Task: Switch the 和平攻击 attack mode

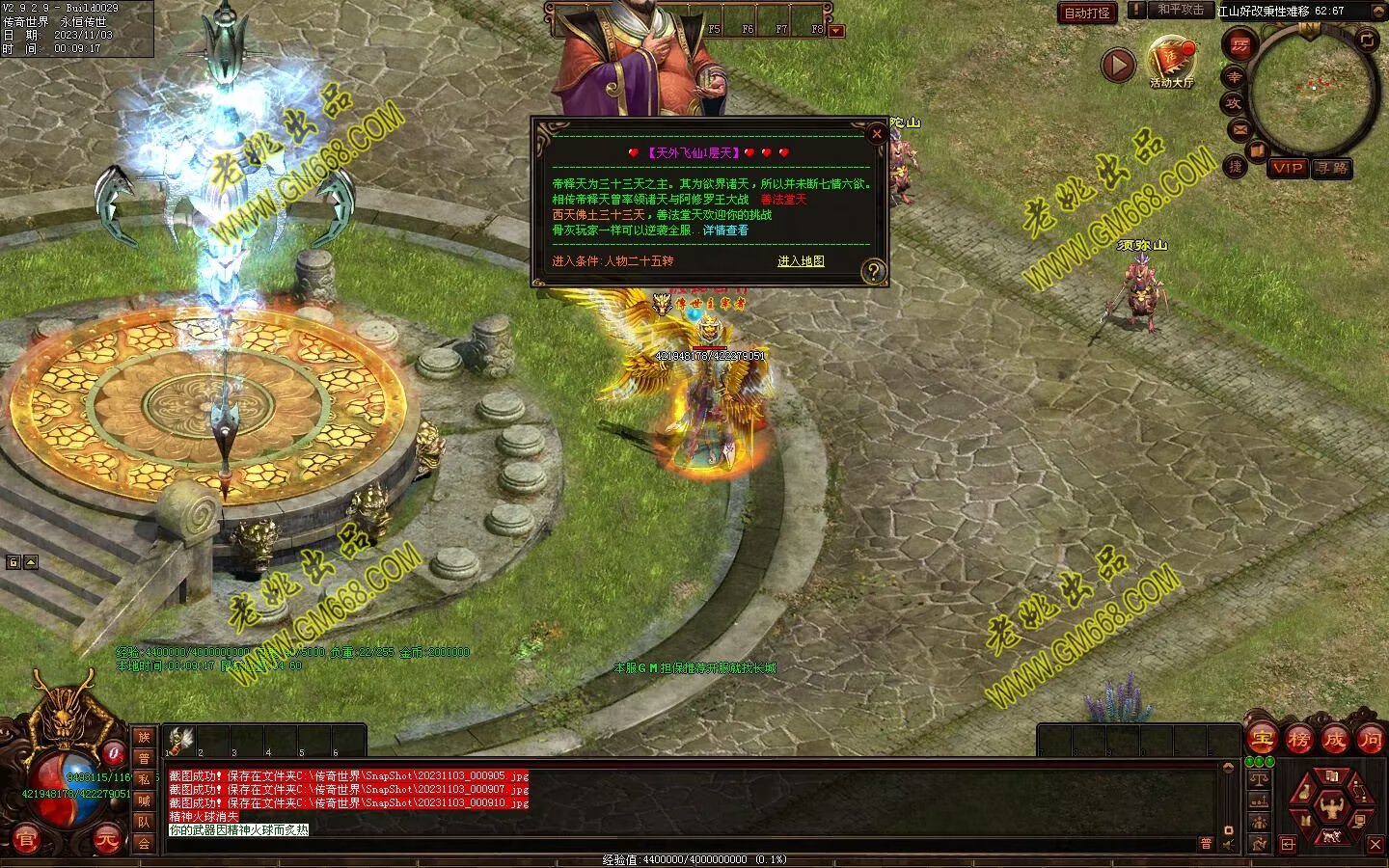Action: [1181, 10]
